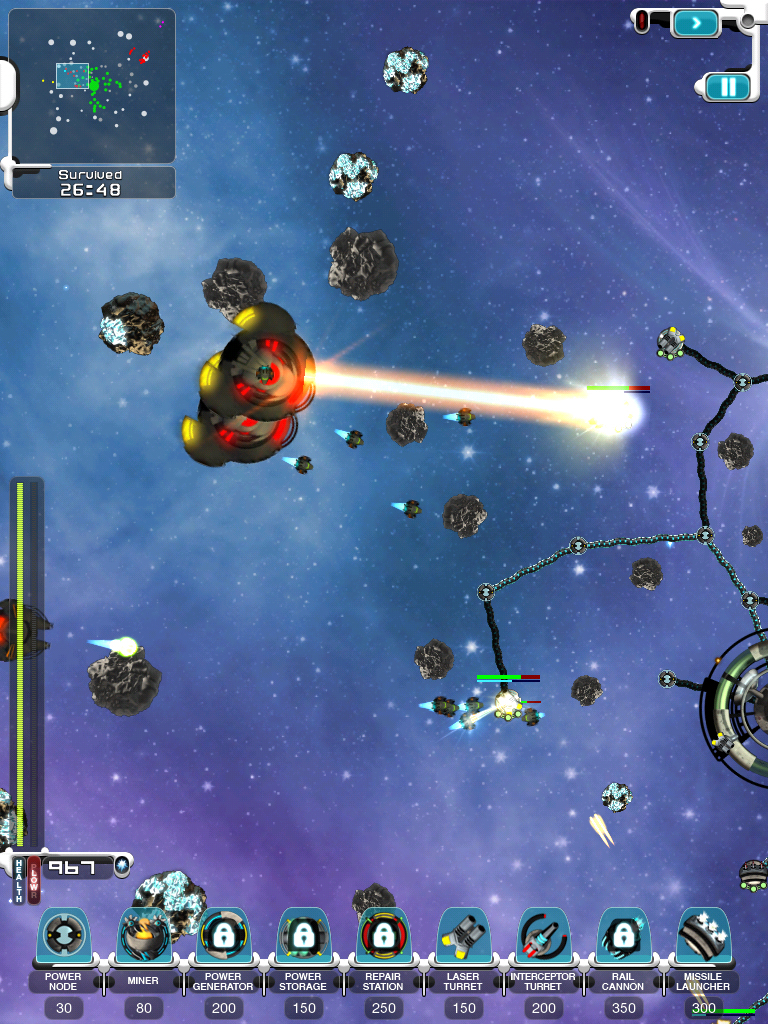The height and width of the screenshot is (1024, 768).
Task: Select the Power Node build icon
Action: 63,938
